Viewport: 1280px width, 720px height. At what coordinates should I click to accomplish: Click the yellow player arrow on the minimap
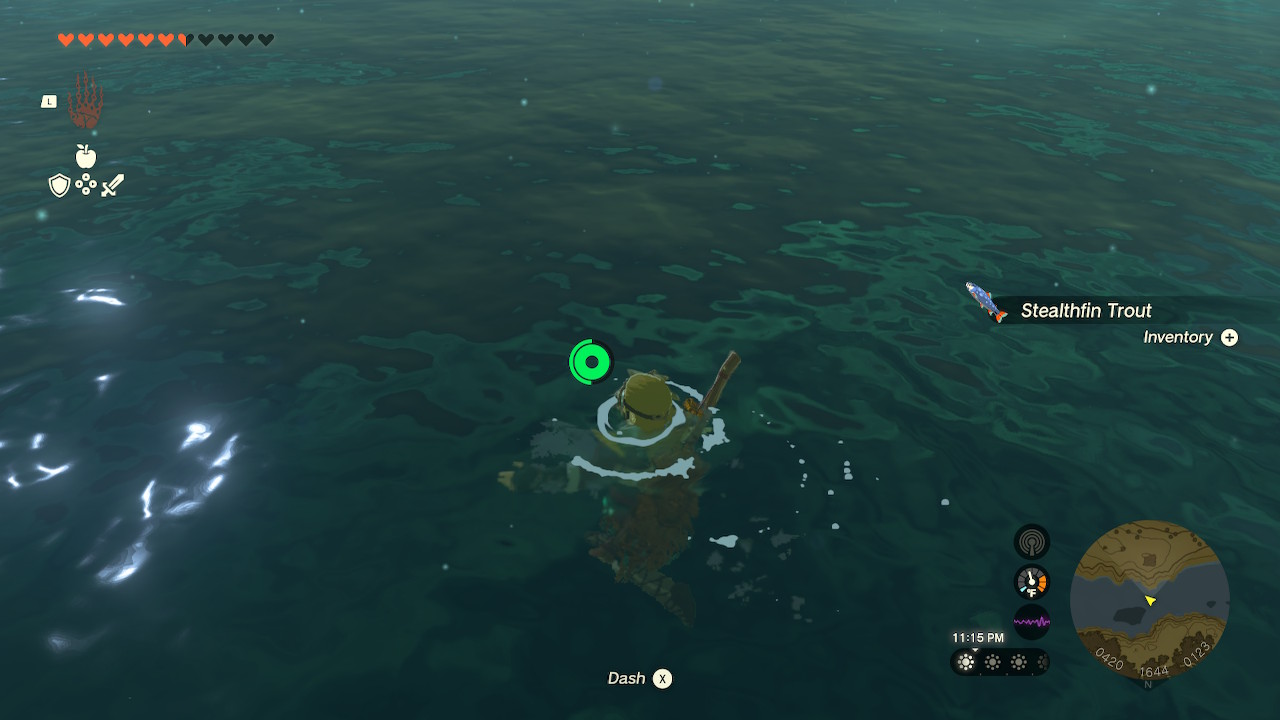pyautogui.click(x=1152, y=601)
